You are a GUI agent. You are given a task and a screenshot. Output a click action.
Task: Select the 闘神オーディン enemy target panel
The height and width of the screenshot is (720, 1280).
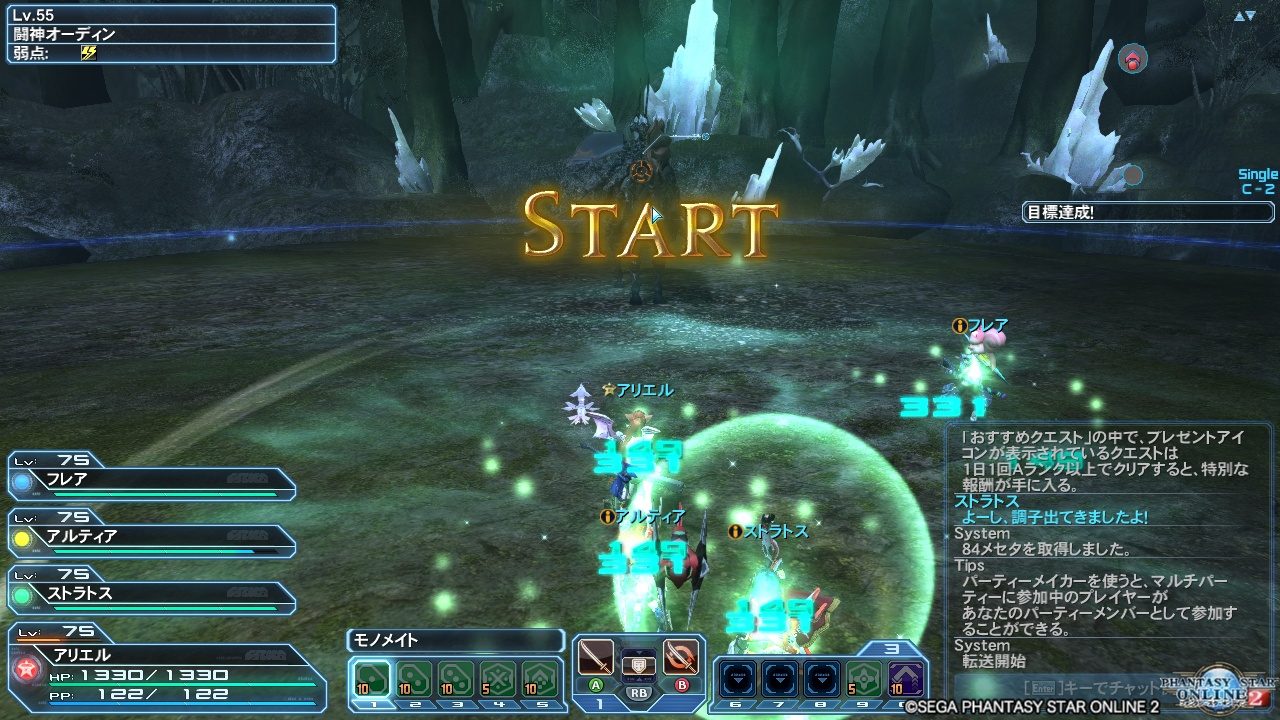click(171, 34)
